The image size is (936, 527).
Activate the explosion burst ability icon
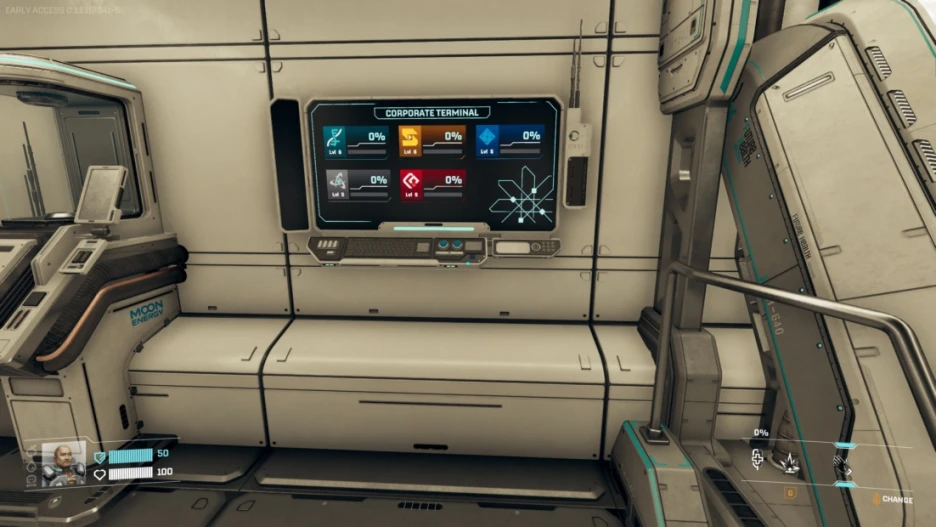click(790, 460)
